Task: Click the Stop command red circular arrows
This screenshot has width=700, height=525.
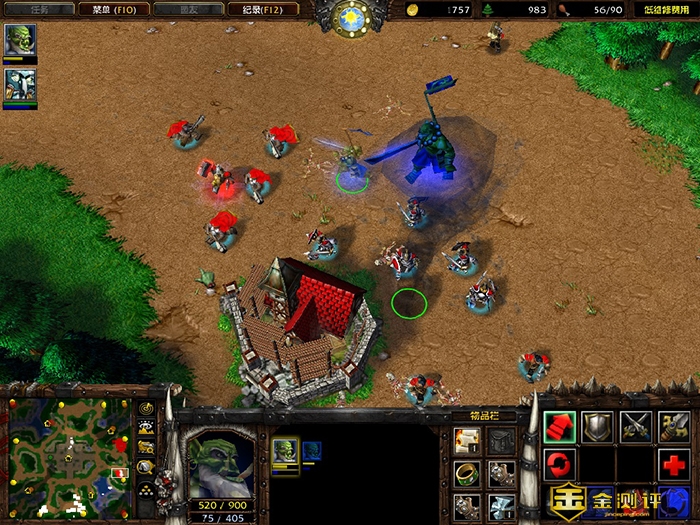Action: pos(560,463)
